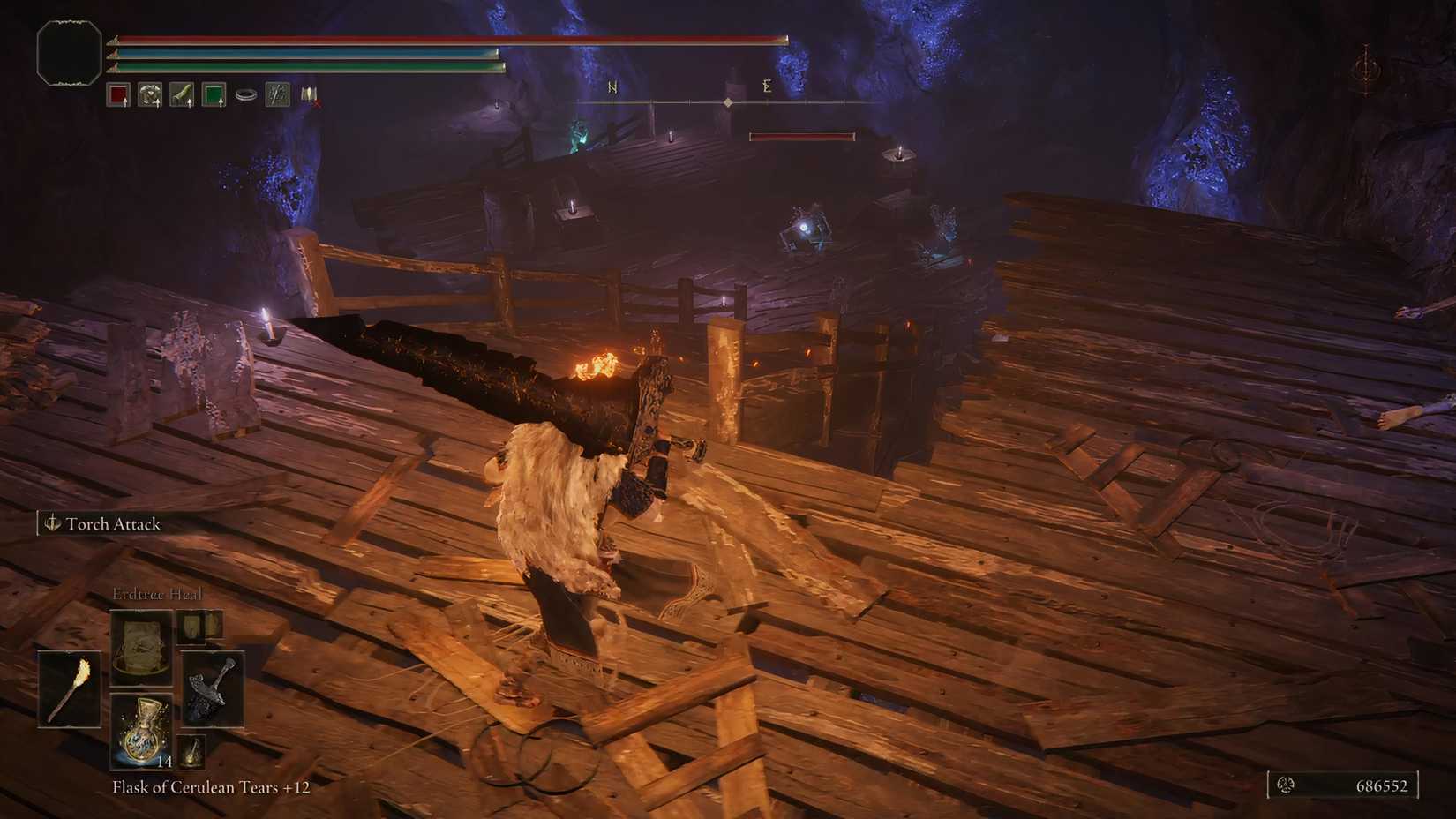Viewport: 1456px width, 819px height.
Task: Click the rune counter showing 686552
Action: point(1384,785)
